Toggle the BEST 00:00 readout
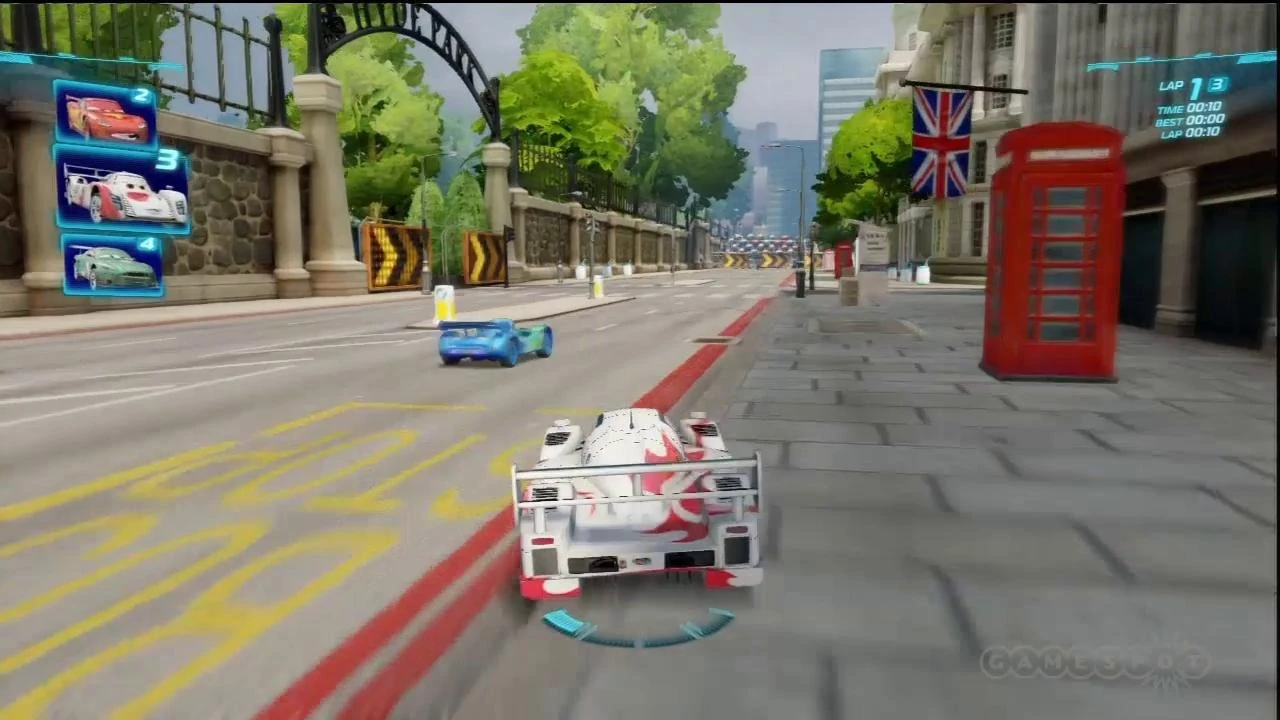1280x720 pixels. coord(1192,121)
